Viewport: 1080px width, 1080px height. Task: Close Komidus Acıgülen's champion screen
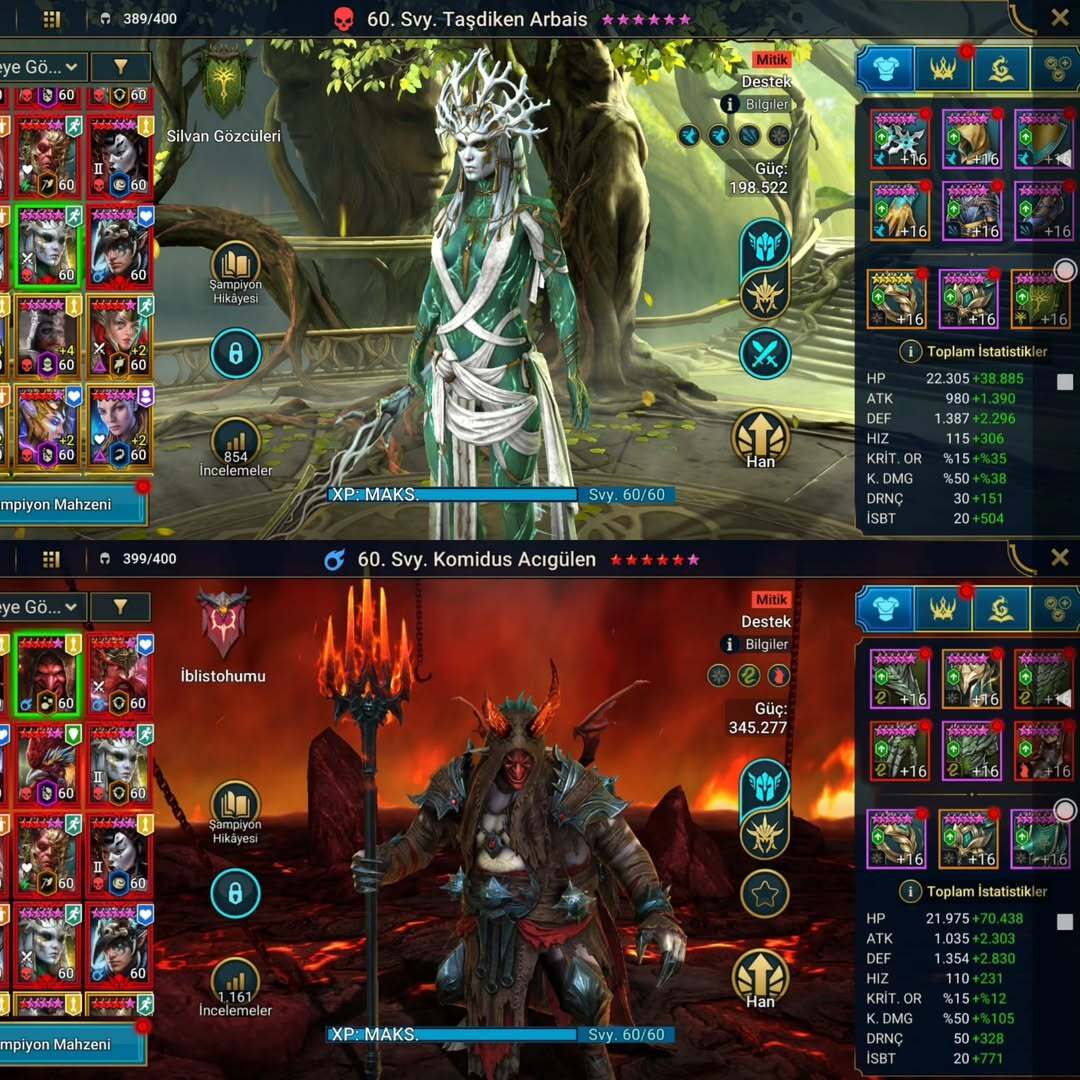point(1059,557)
